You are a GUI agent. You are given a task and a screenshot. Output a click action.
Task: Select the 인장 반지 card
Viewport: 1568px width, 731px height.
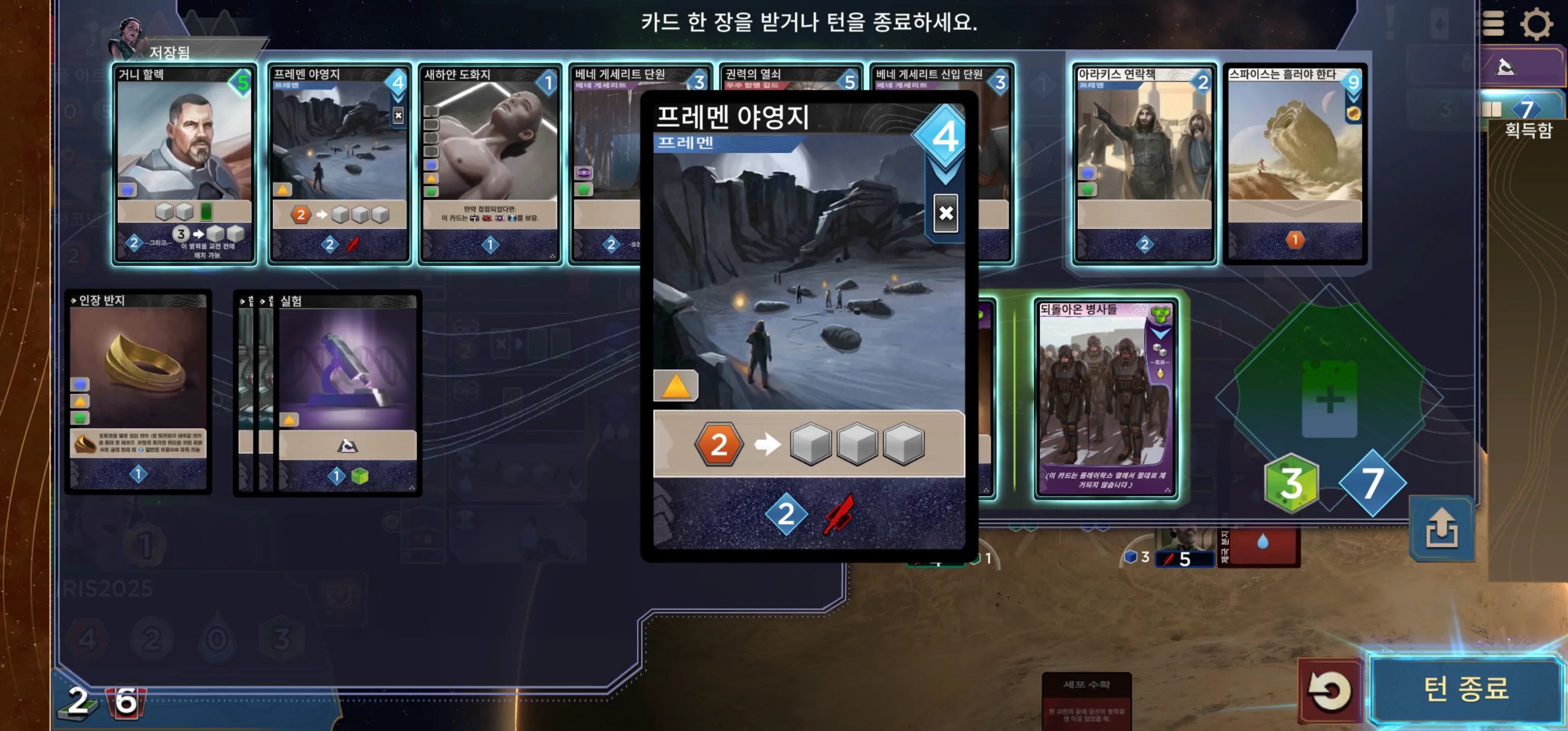(138, 391)
